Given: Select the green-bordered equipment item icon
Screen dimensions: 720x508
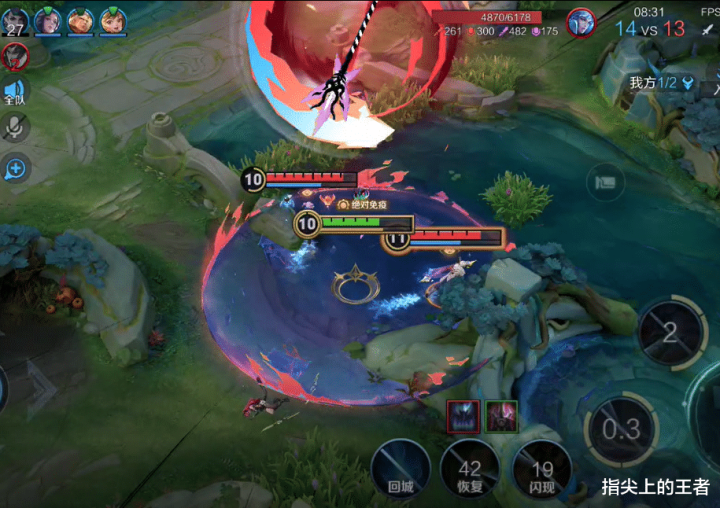Looking at the screenshot, I should point(501,415).
